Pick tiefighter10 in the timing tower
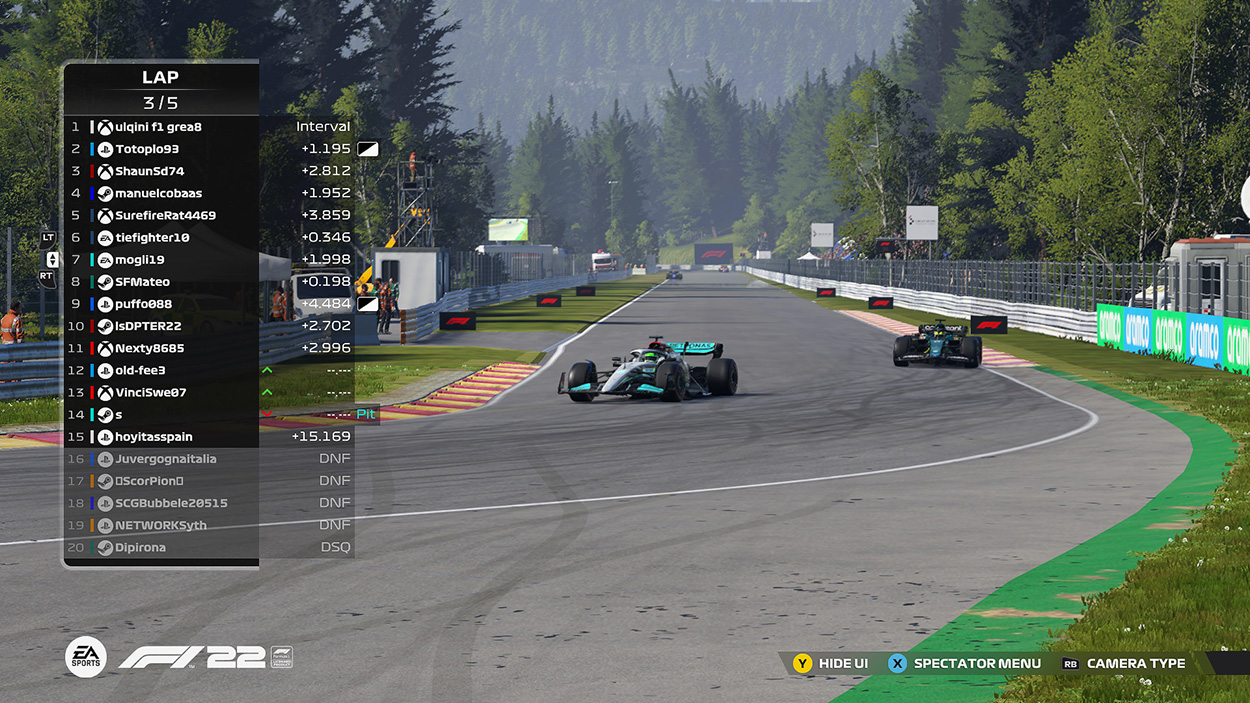The width and height of the screenshot is (1250, 703). point(152,238)
